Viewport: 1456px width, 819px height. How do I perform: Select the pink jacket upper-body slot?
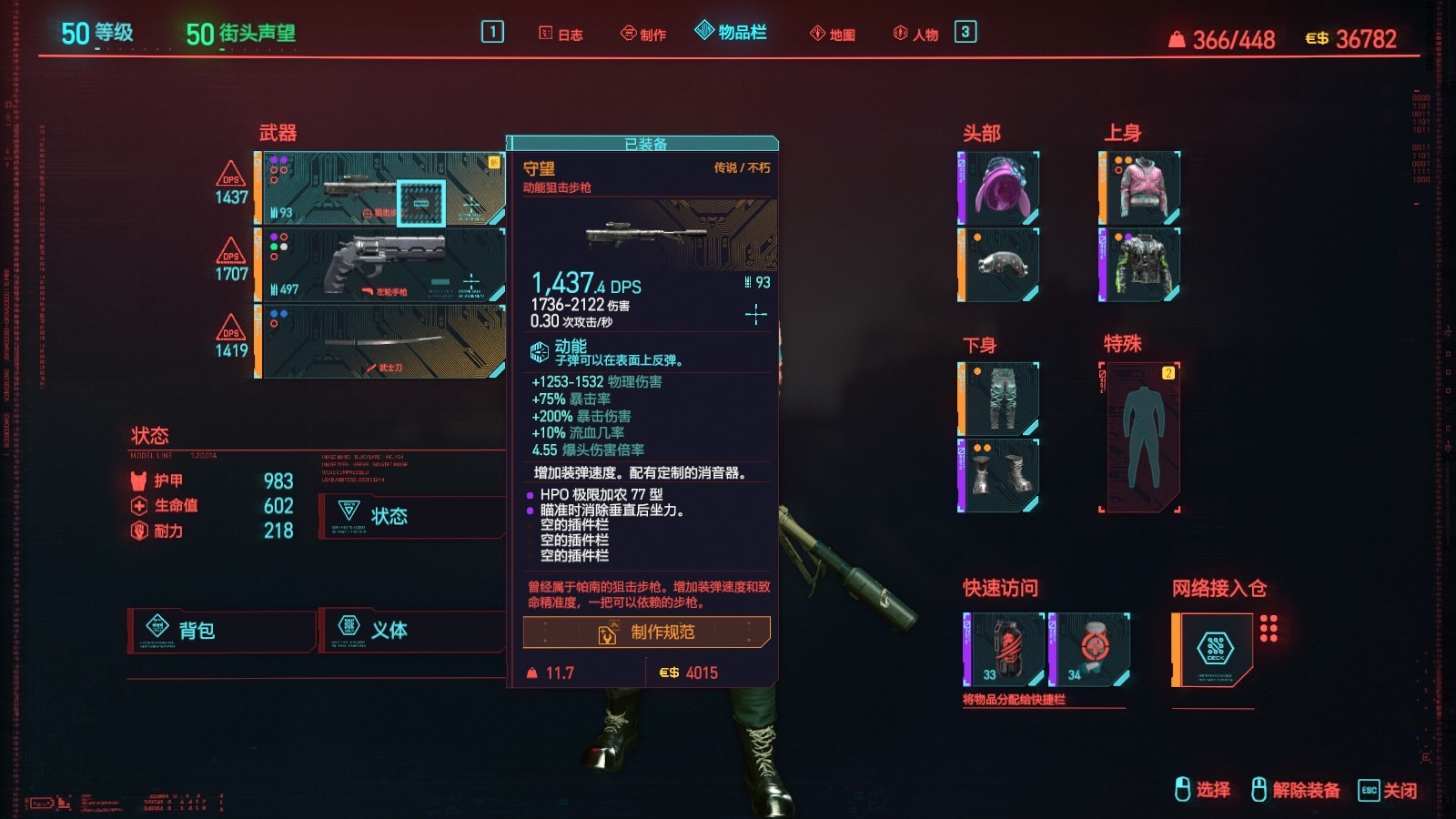[x=1140, y=188]
